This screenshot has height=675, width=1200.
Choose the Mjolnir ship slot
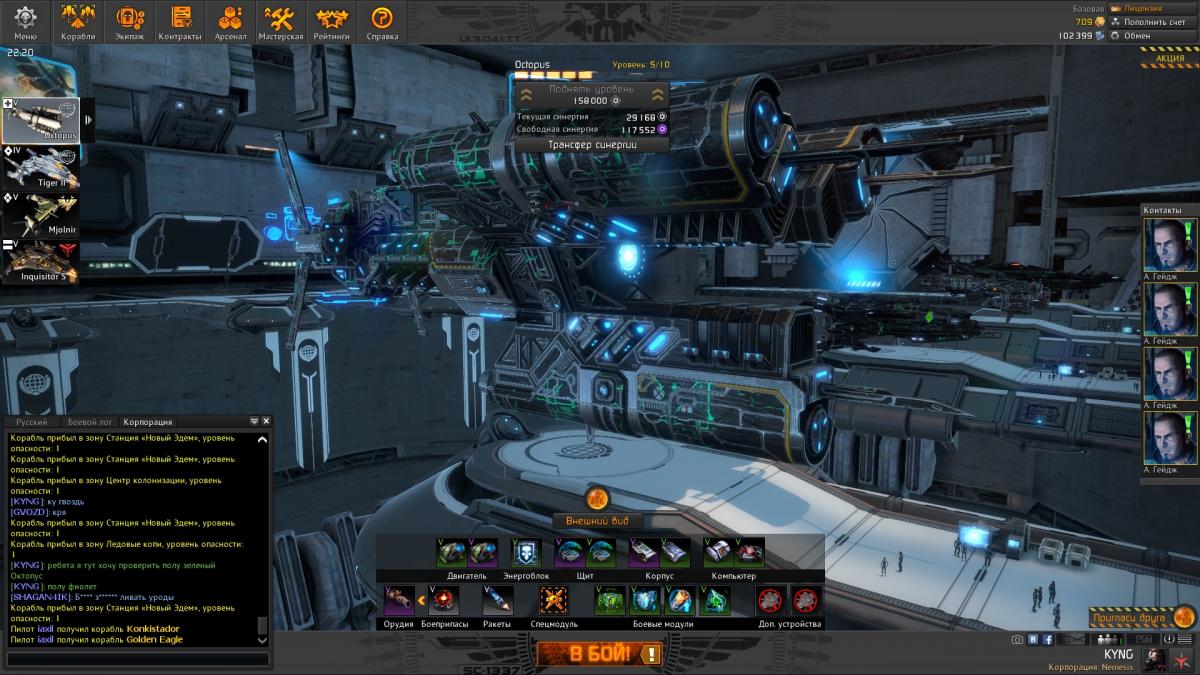coord(41,216)
